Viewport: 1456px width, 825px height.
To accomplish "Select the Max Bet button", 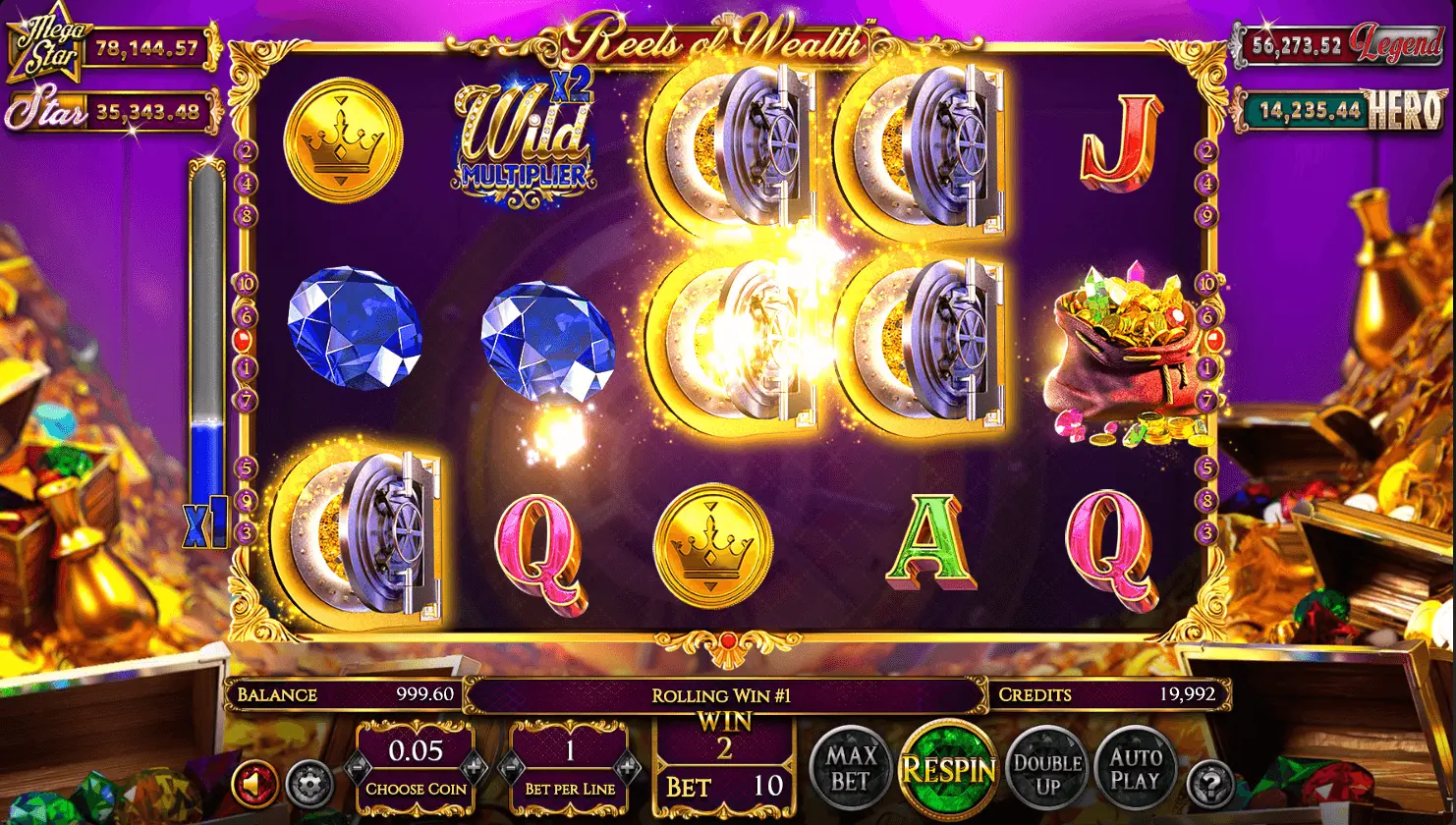I will coord(850,769).
